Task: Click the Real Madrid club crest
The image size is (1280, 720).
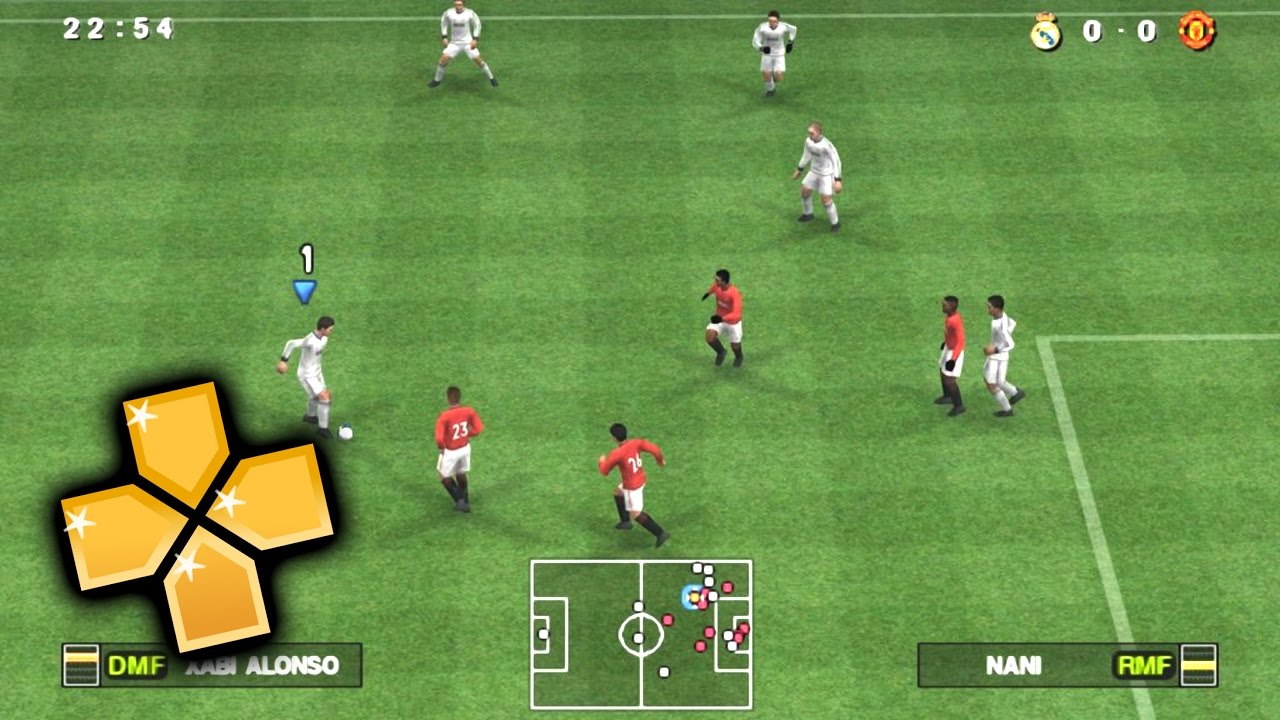Action: coord(1045,32)
